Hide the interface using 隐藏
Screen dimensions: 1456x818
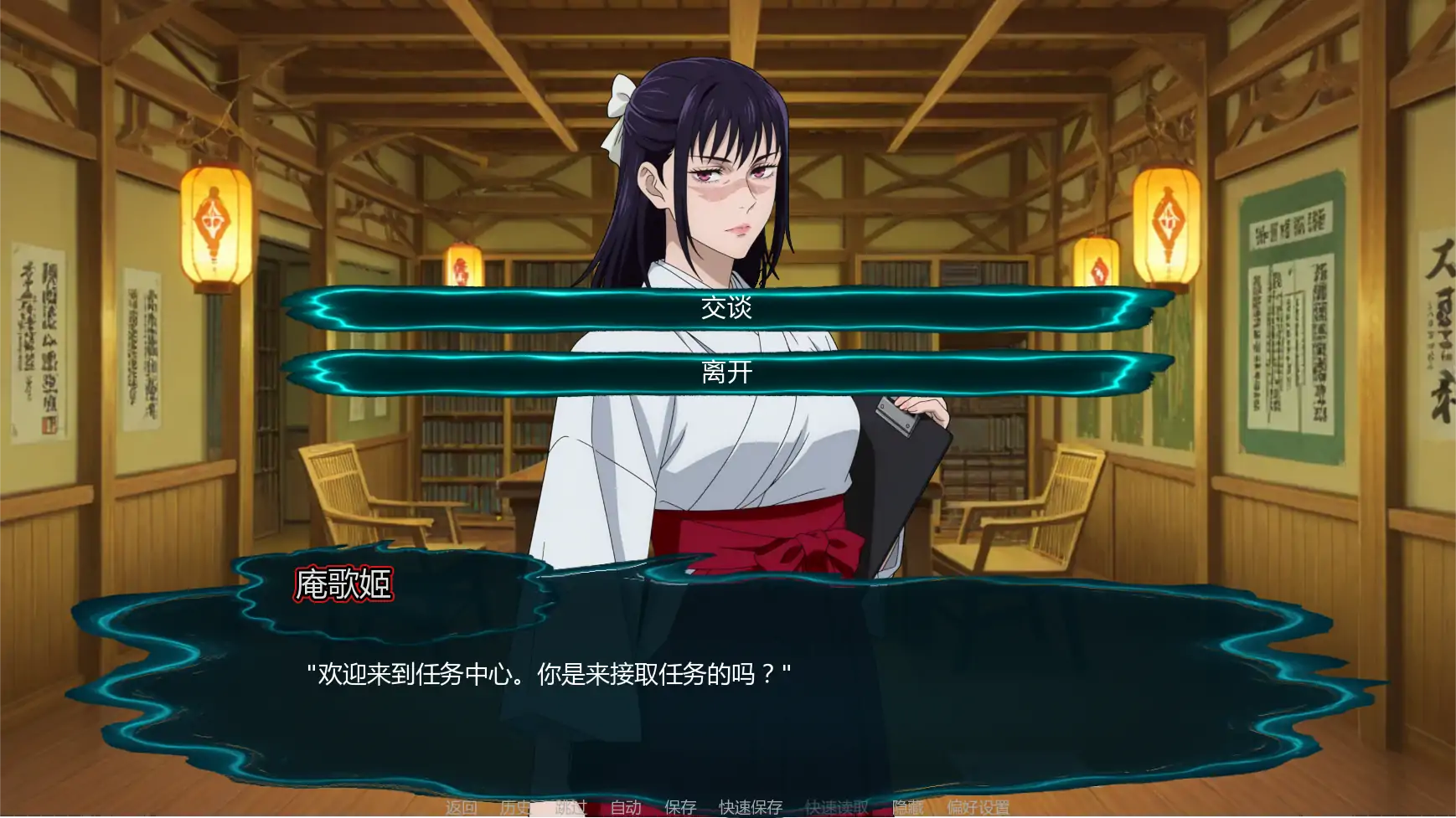pos(910,808)
